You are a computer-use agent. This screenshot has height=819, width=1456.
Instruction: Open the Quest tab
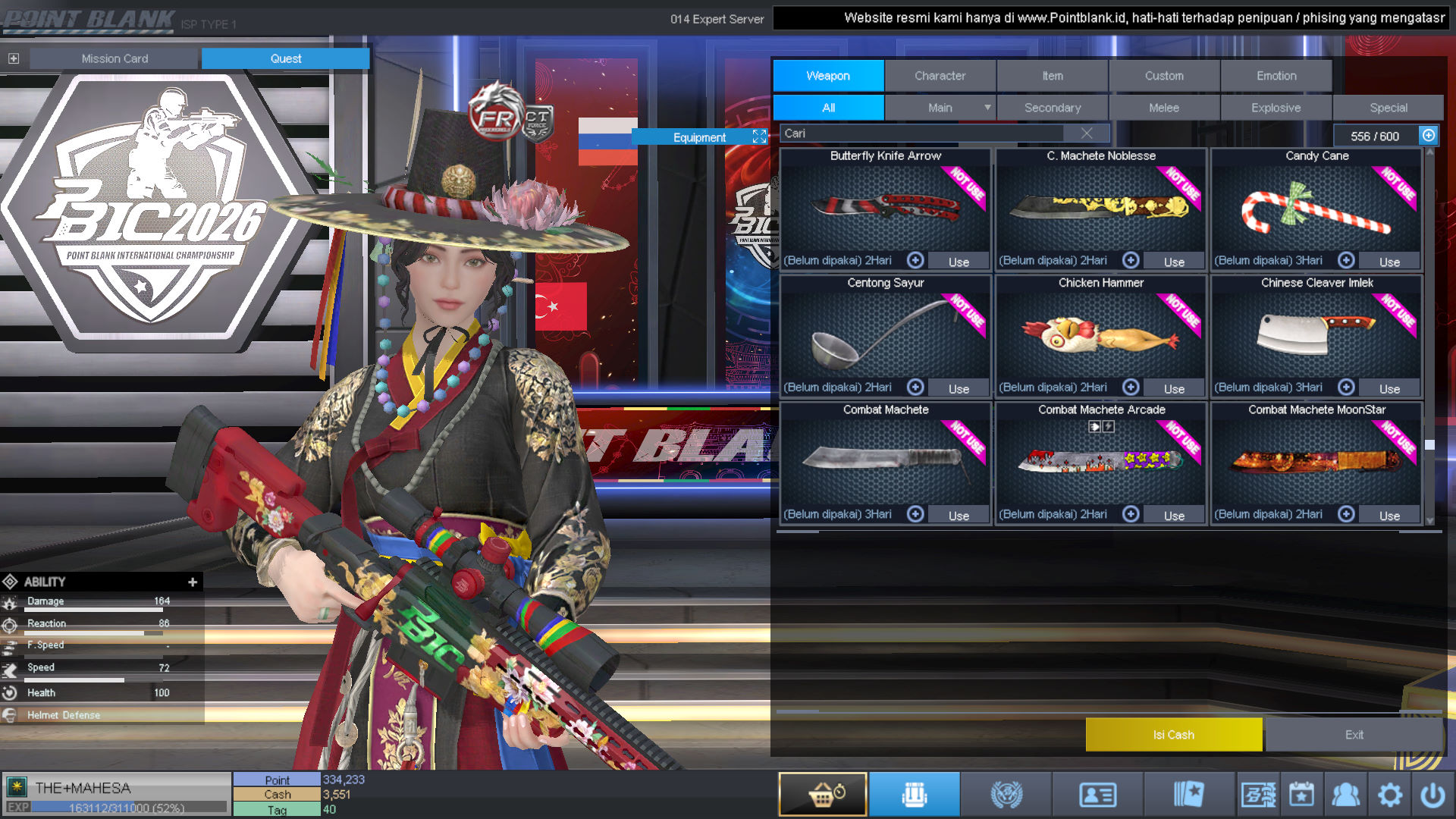285,58
